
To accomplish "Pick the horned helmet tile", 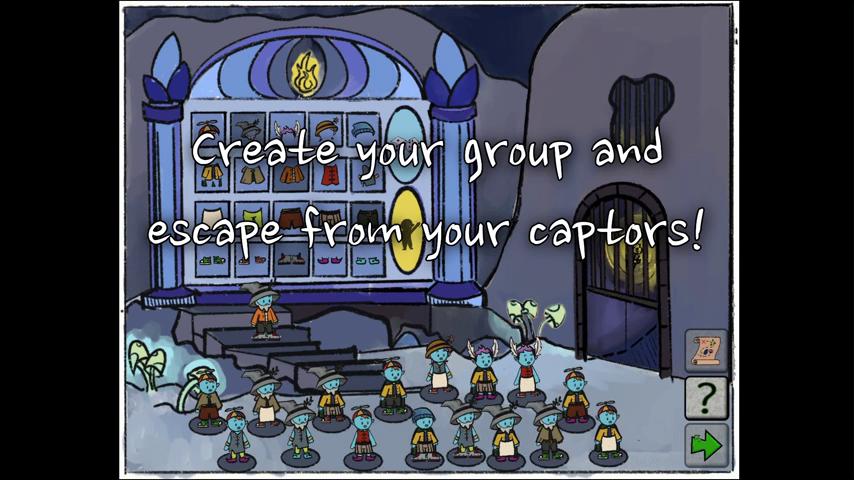I will coord(287,129).
